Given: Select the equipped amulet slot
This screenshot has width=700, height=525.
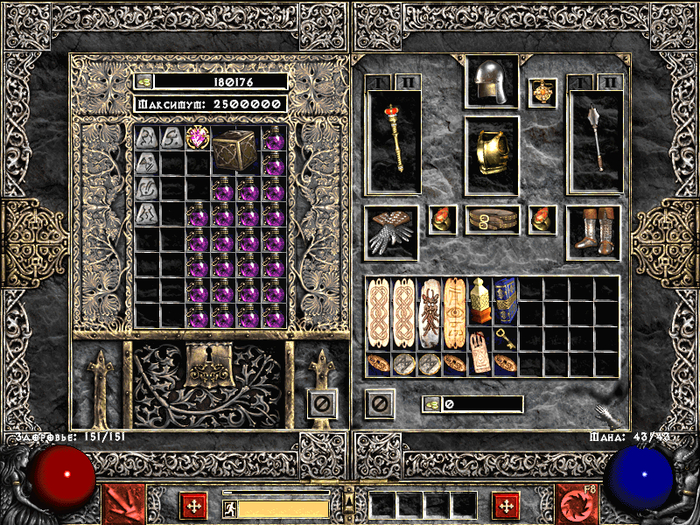Looking at the screenshot, I should coord(542,92).
